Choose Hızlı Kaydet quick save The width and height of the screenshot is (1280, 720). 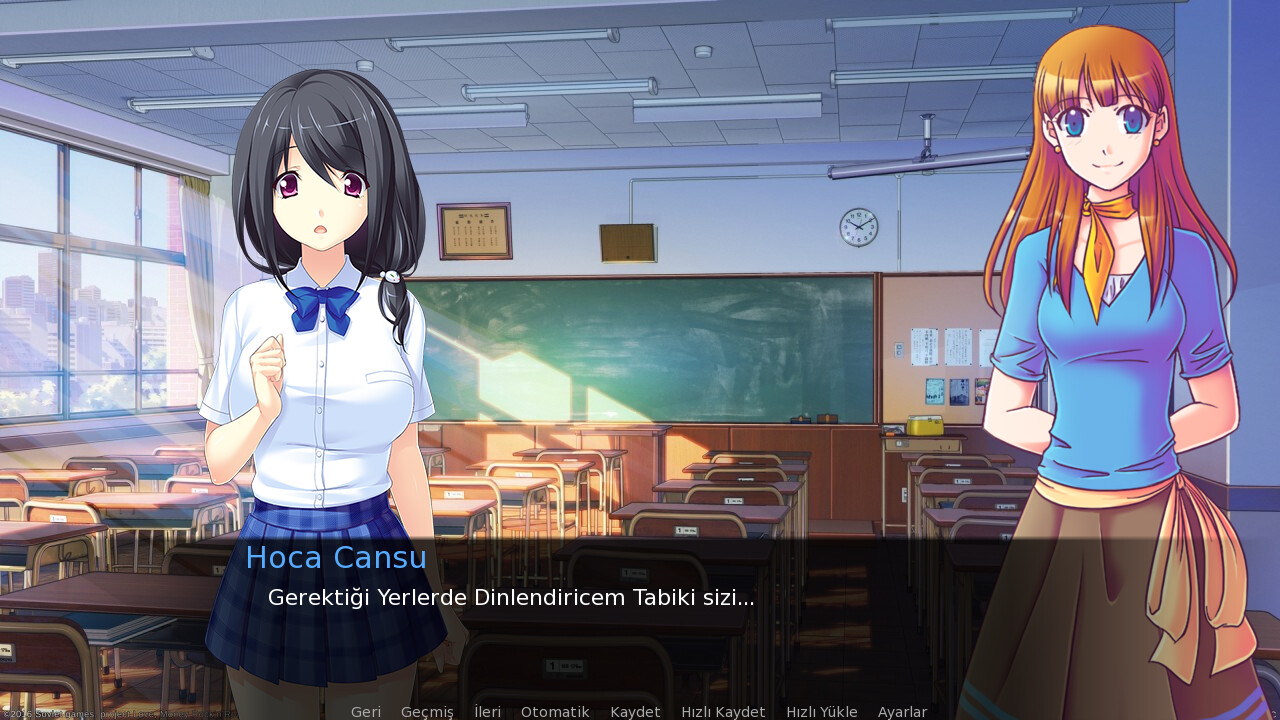723,712
